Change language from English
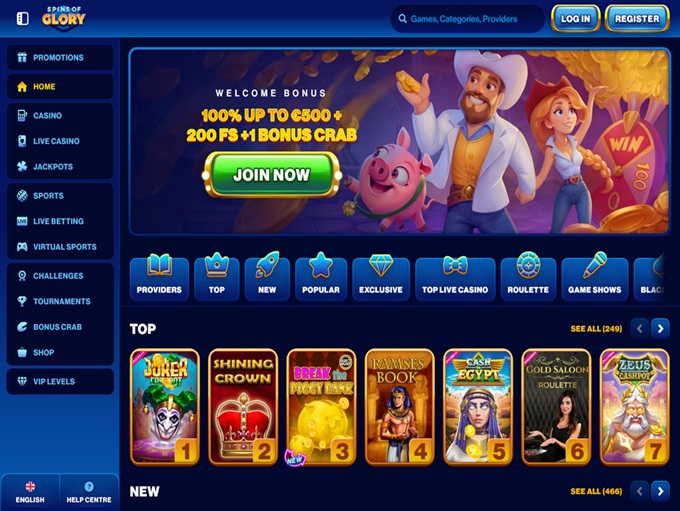 (x=30, y=492)
